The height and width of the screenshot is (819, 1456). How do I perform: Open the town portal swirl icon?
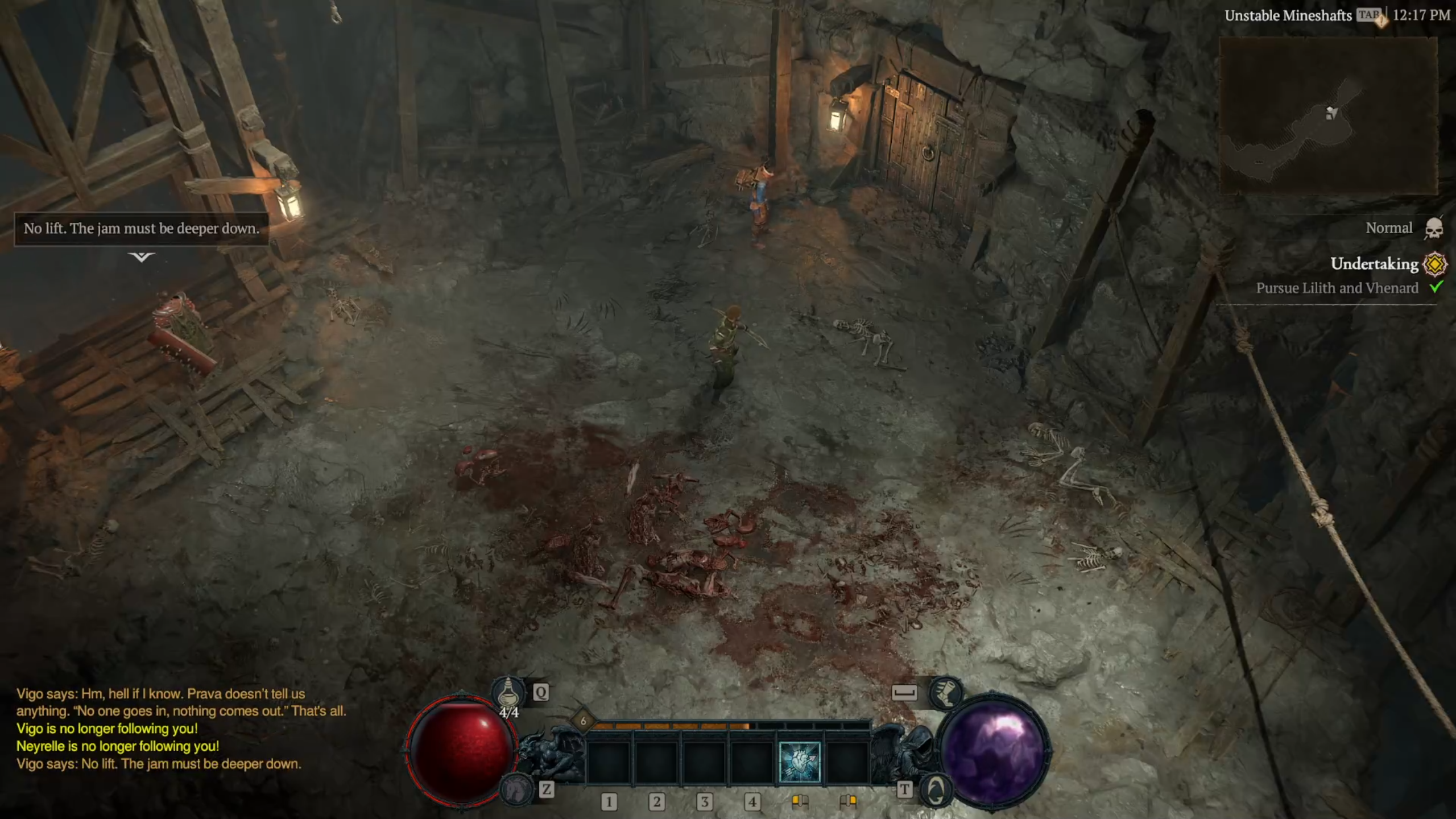(936, 789)
